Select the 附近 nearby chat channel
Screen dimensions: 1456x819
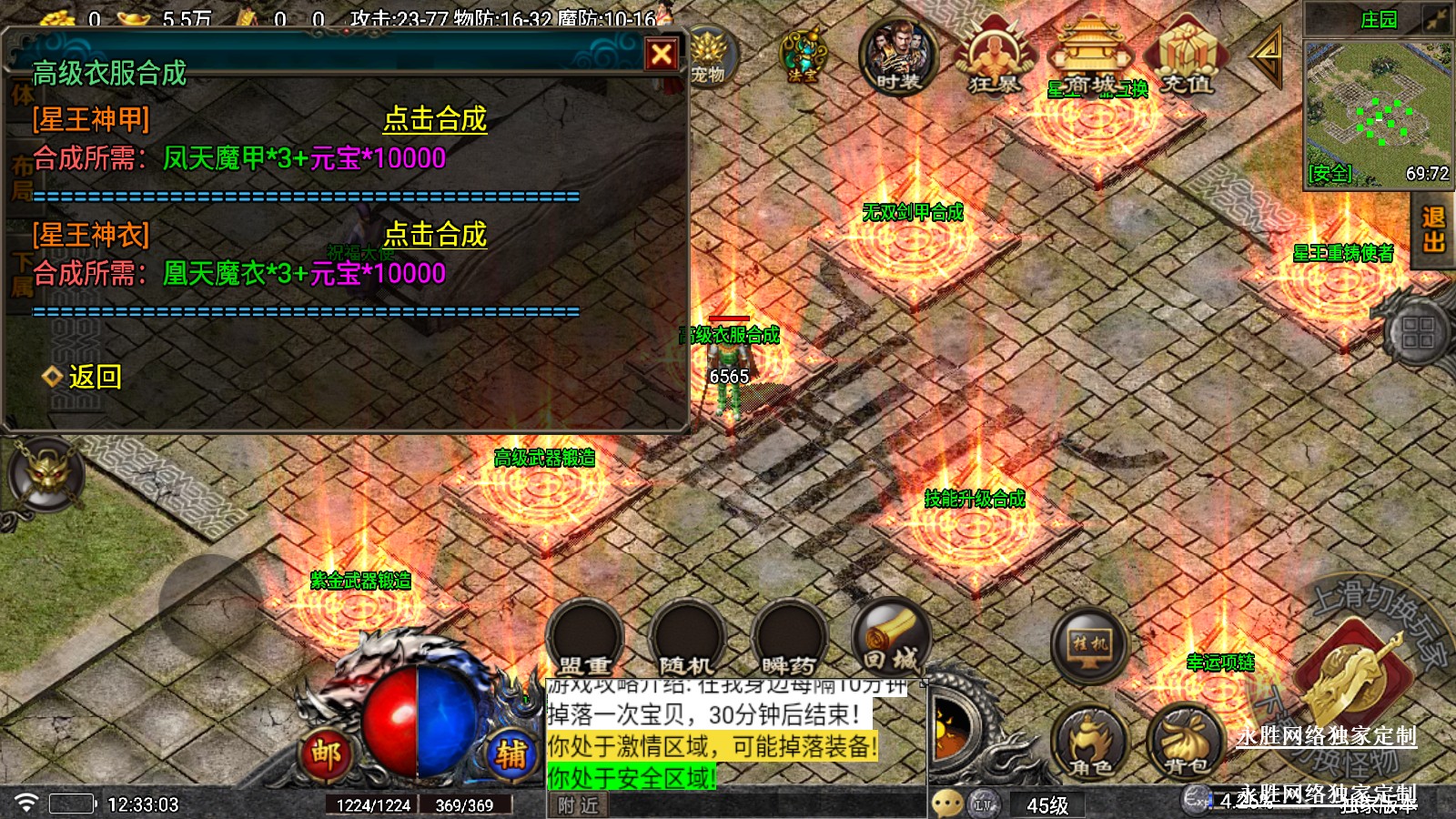579,805
